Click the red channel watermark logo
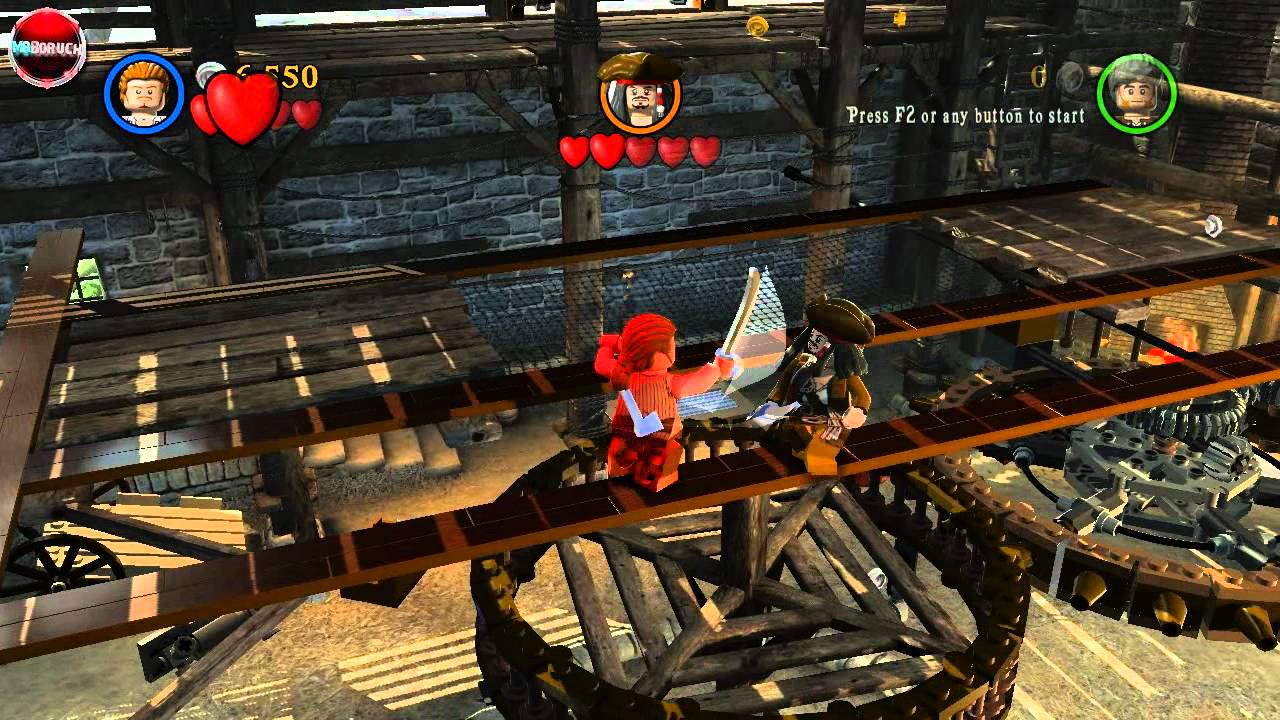This screenshot has width=1280, height=720. coord(47,46)
